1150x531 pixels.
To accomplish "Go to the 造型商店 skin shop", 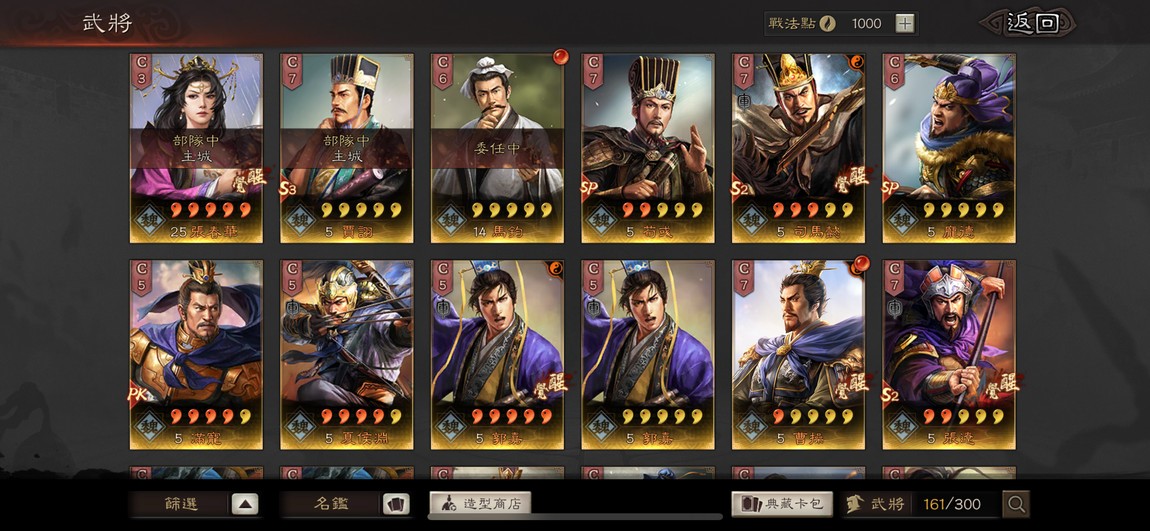I will click(x=480, y=503).
